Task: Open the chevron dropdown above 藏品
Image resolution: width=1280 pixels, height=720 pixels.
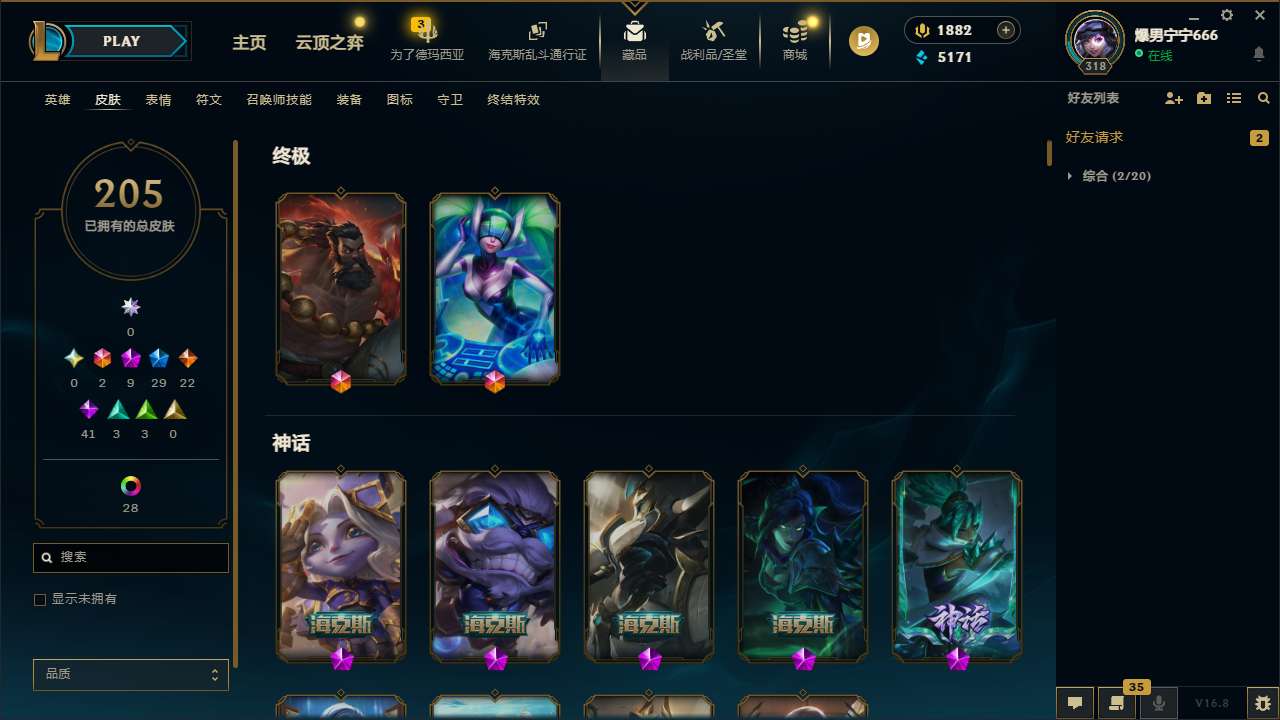Action: (634, 6)
